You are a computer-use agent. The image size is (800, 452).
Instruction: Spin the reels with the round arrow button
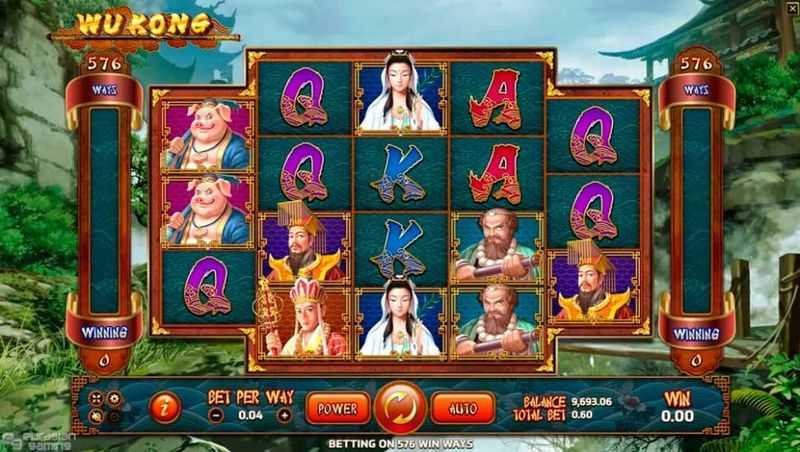point(400,408)
